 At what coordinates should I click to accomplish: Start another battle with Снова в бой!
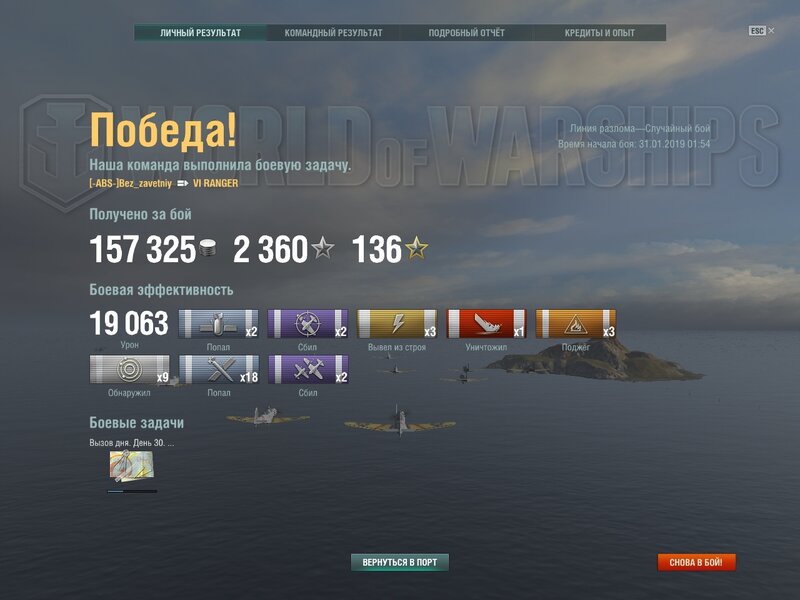point(696,562)
